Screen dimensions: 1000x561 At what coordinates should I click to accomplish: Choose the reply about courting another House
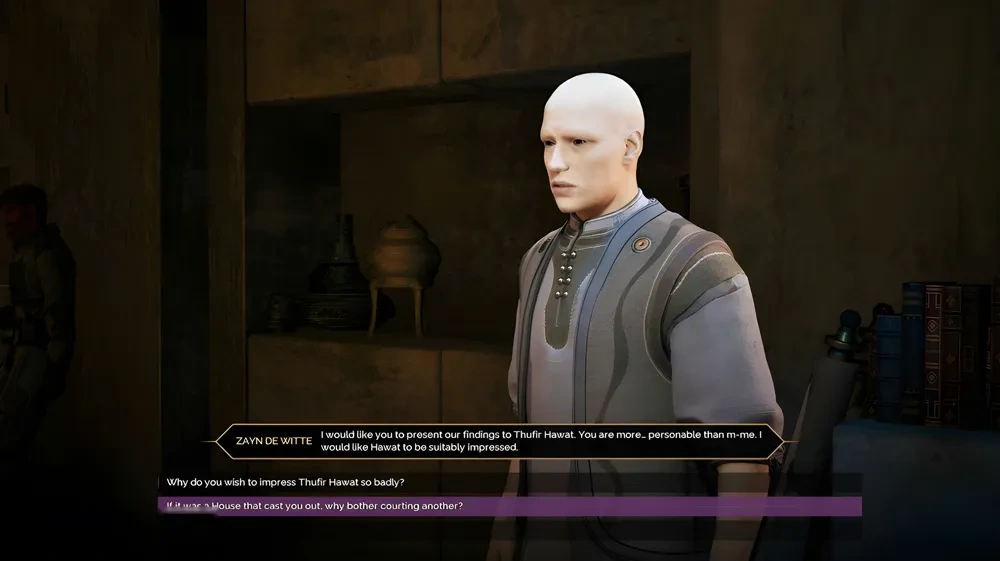pyautogui.click(x=315, y=506)
